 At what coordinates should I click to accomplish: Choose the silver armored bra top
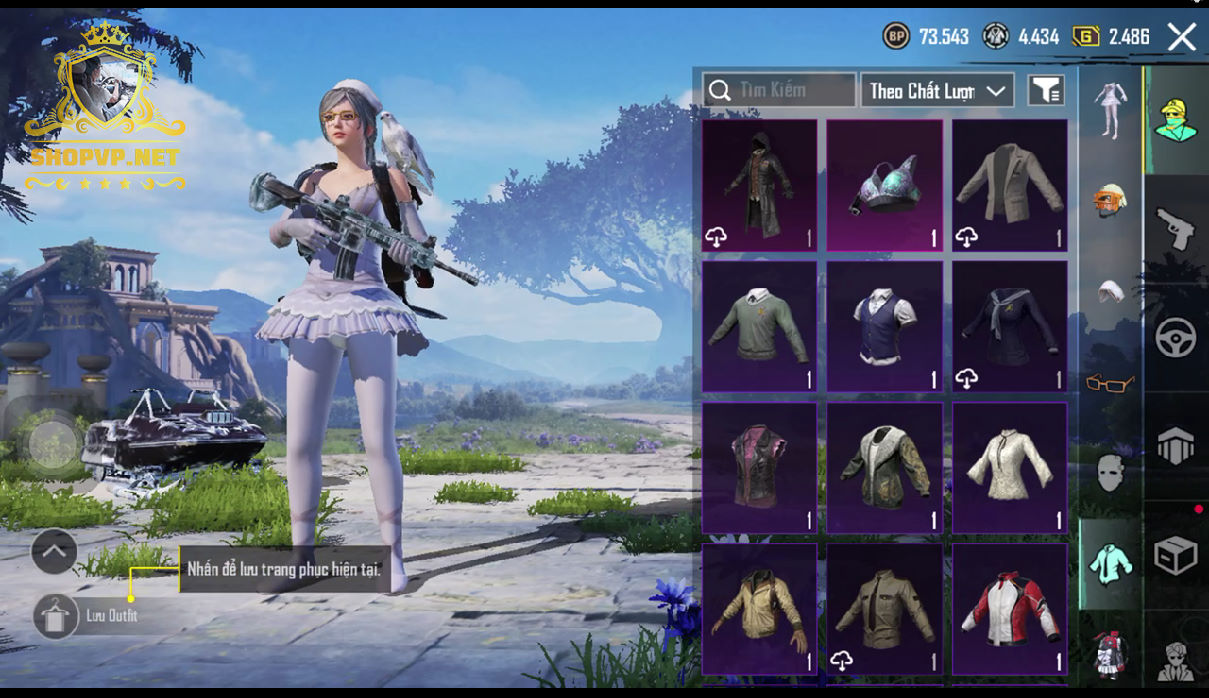[x=884, y=185]
